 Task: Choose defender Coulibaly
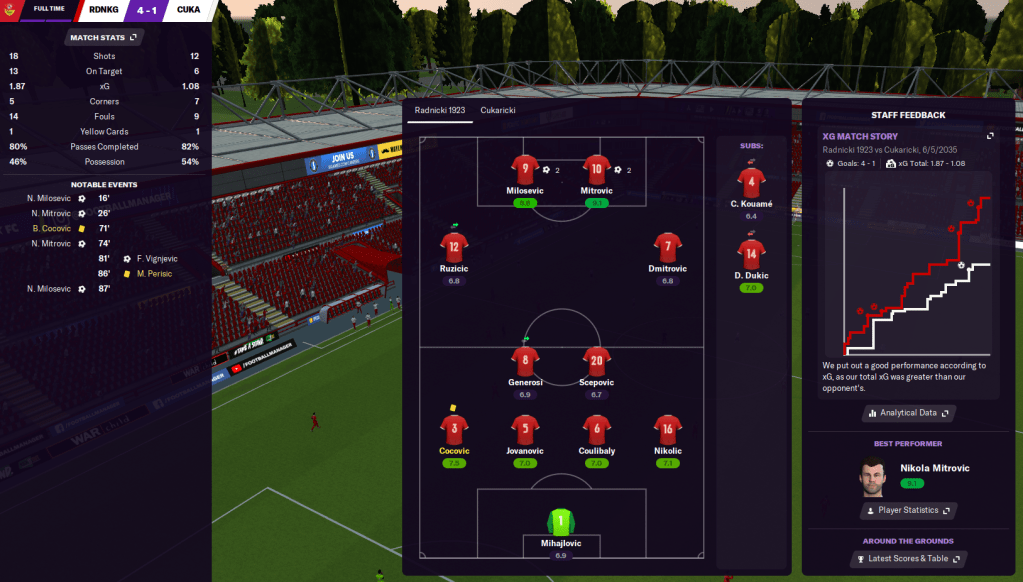596,430
